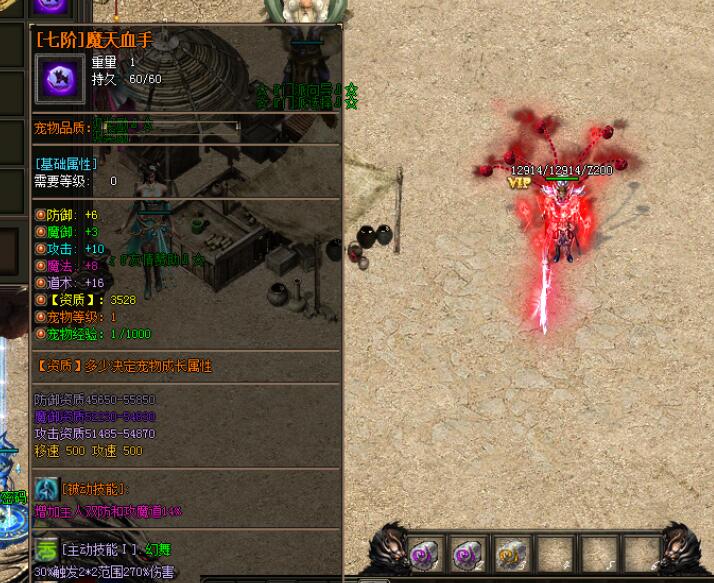
Task: Use the purple swirl stone in hotbar slot 1
Action: [424, 554]
